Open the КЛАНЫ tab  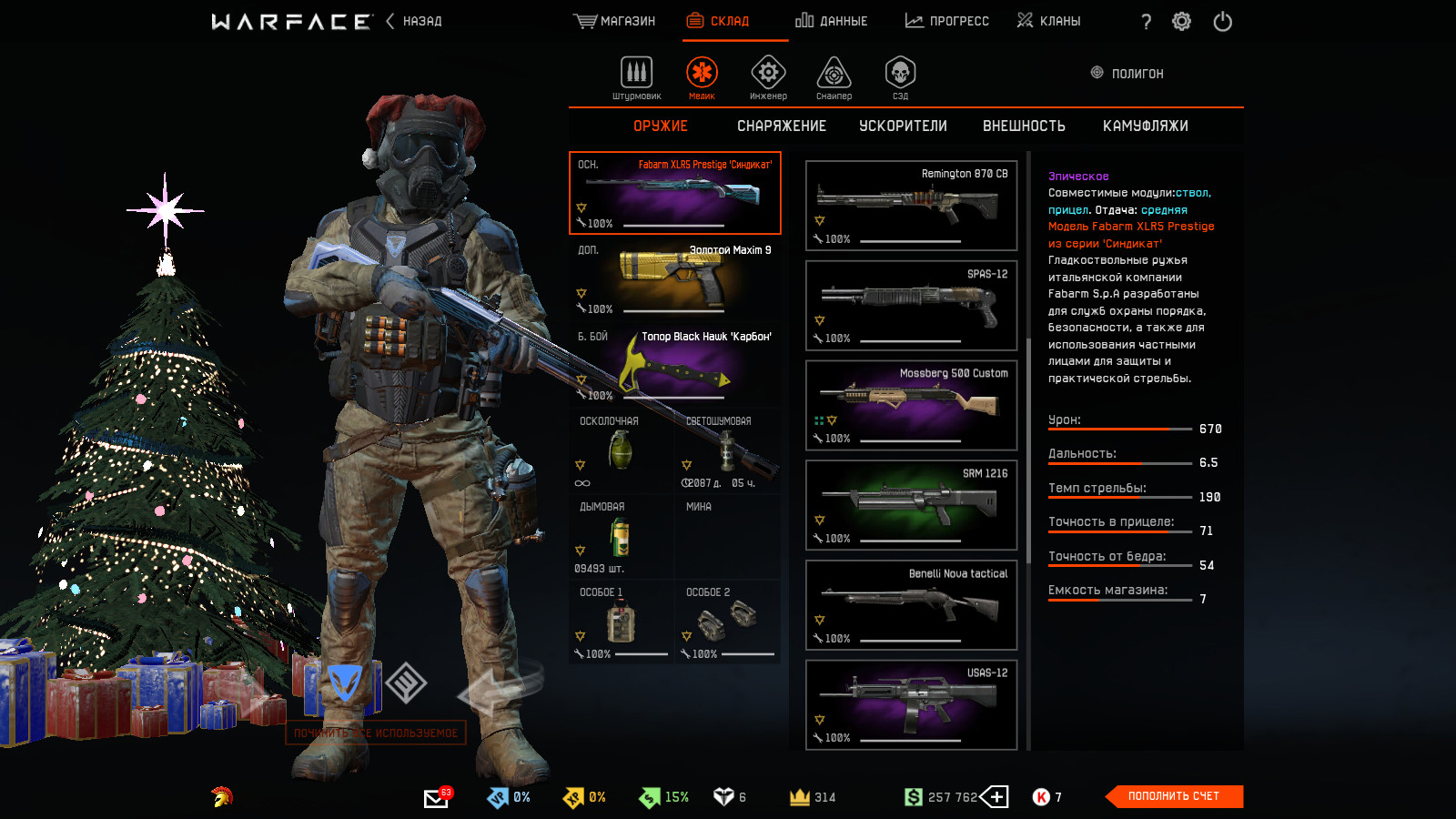pos(1048,21)
